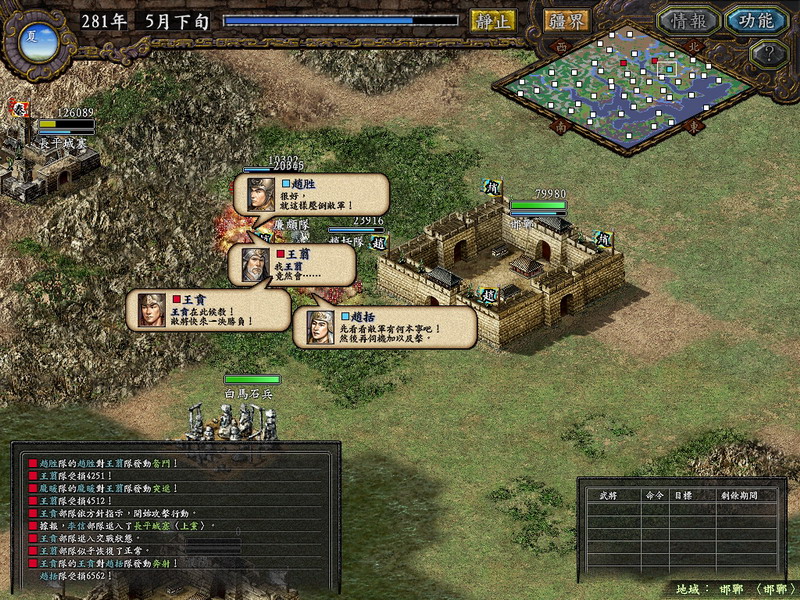Select the 南 compass marker on the minimap
Image resolution: width=800 pixels, height=600 pixels.
(559, 127)
